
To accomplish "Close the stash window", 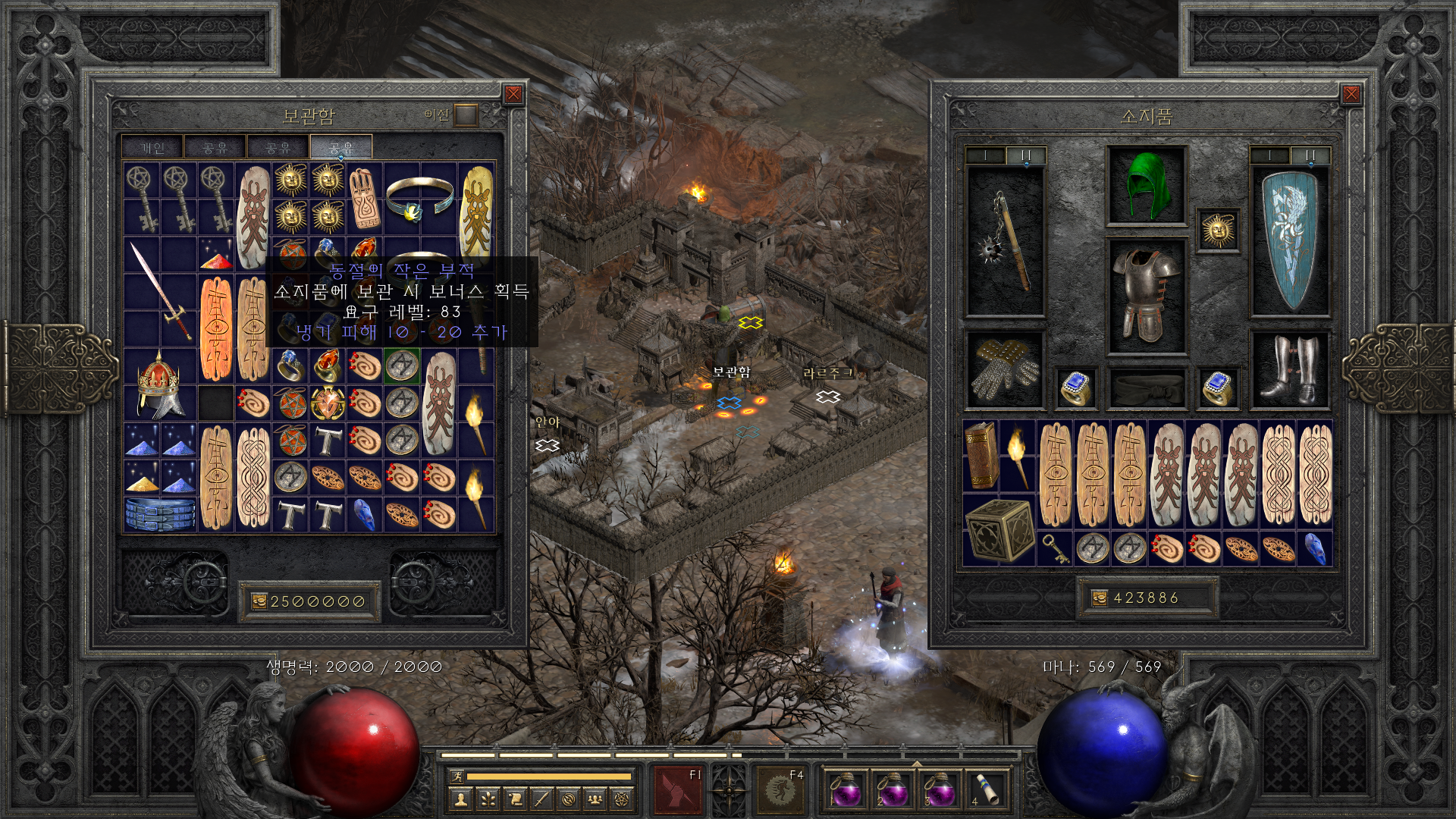I will 513,94.
